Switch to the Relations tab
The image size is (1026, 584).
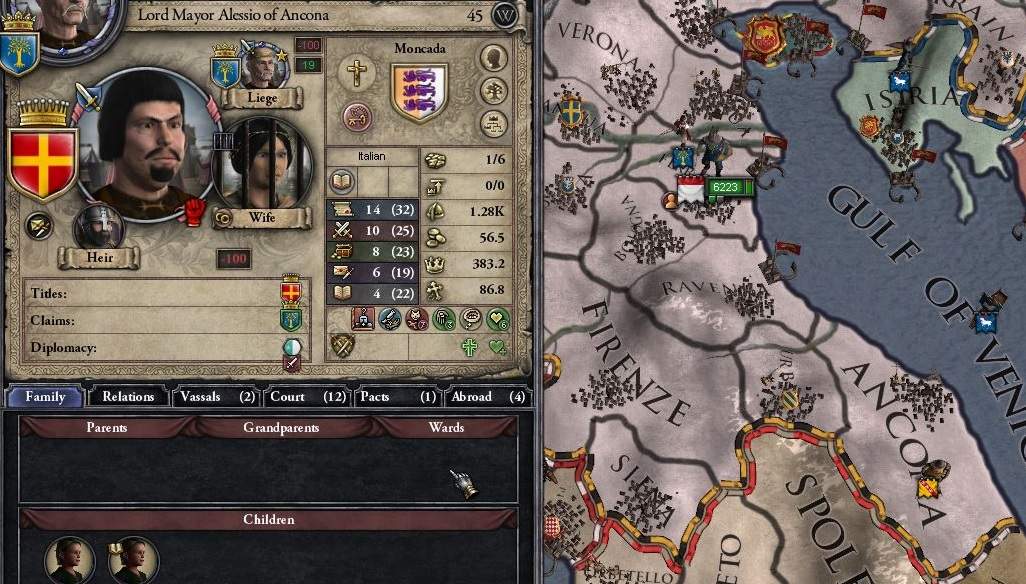(x=128, y=397)
